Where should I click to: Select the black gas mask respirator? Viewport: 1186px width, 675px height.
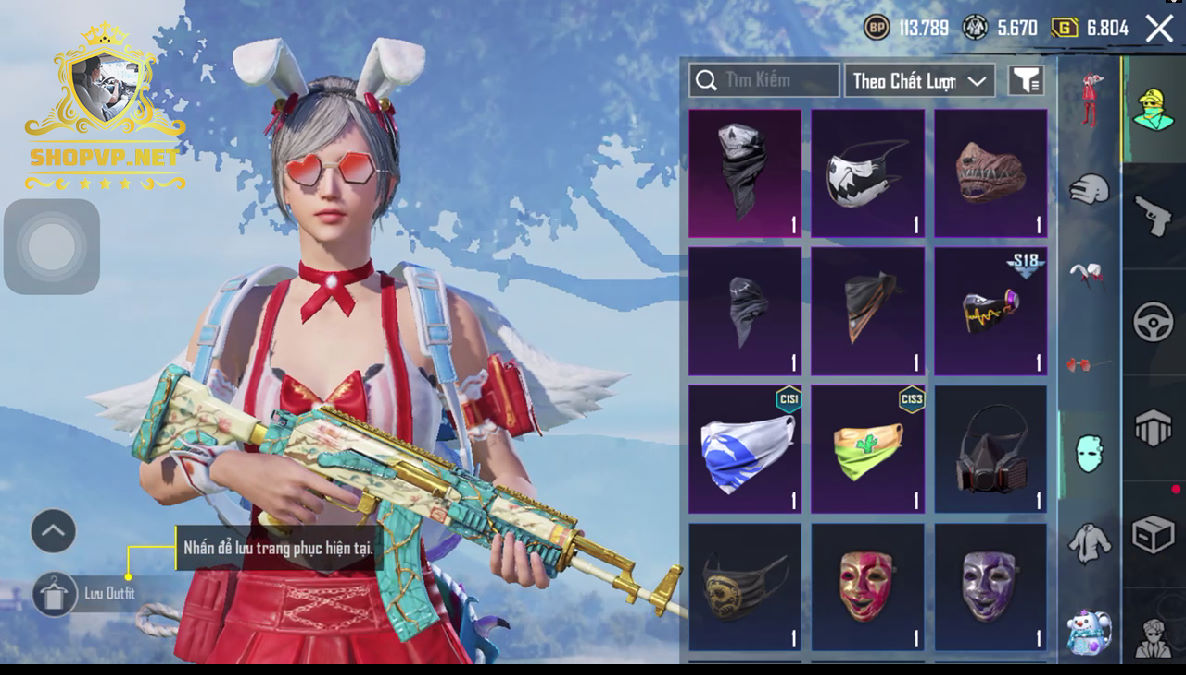click(990, 449)
